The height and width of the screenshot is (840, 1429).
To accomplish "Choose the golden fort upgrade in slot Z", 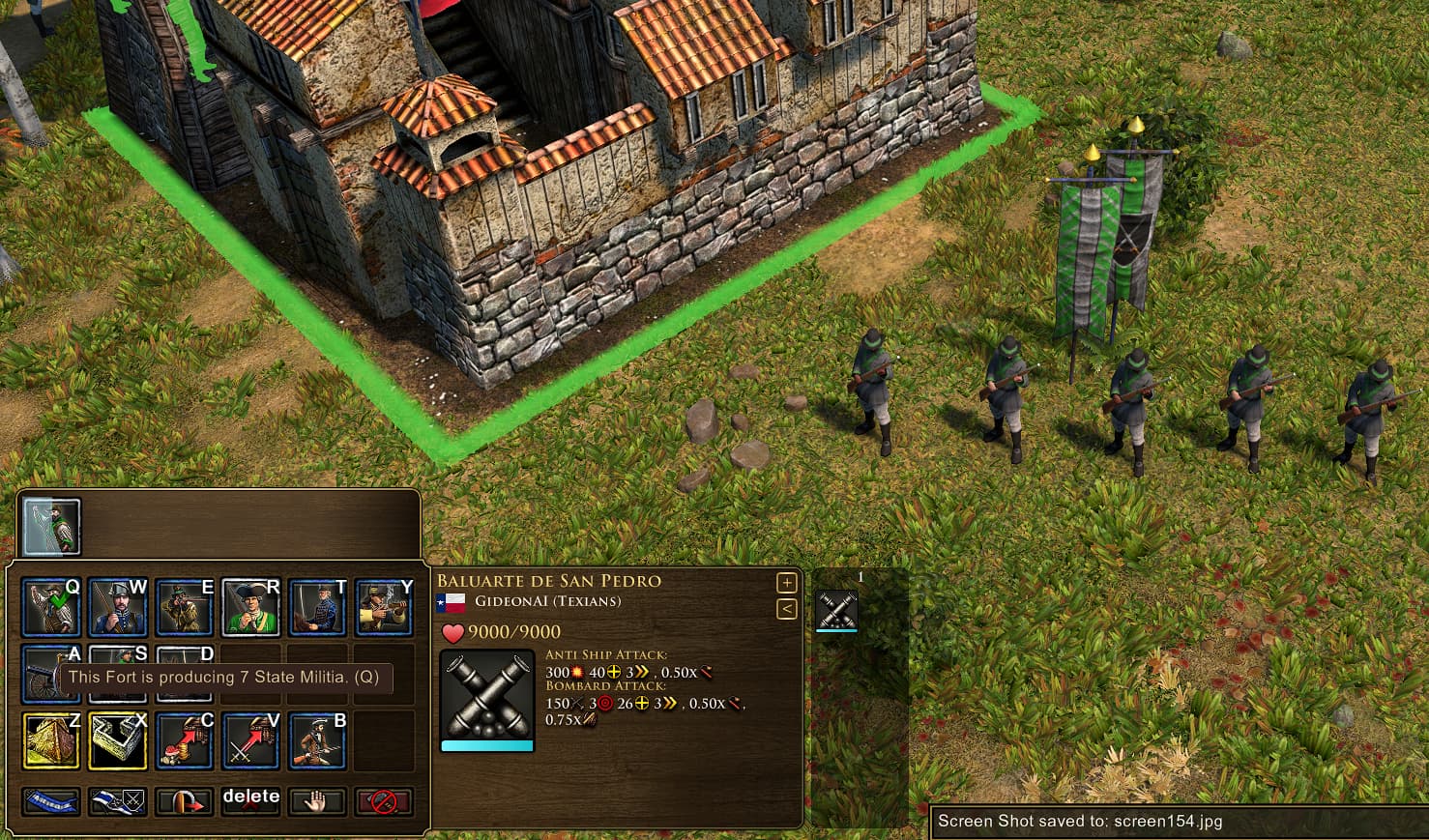I will pos(50,740).
